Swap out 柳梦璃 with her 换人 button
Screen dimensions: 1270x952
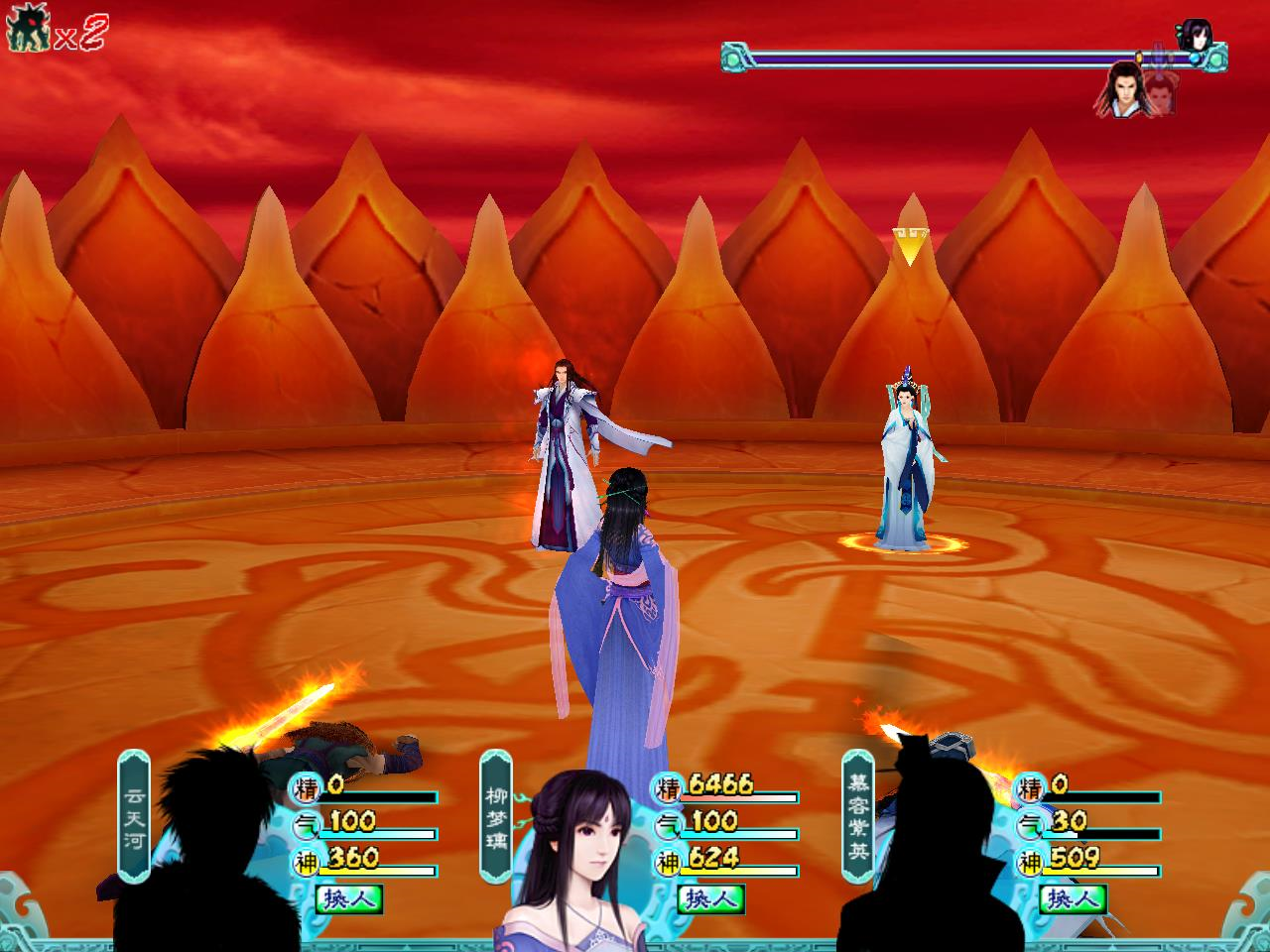pyautogui.click(x=710, y=899)
